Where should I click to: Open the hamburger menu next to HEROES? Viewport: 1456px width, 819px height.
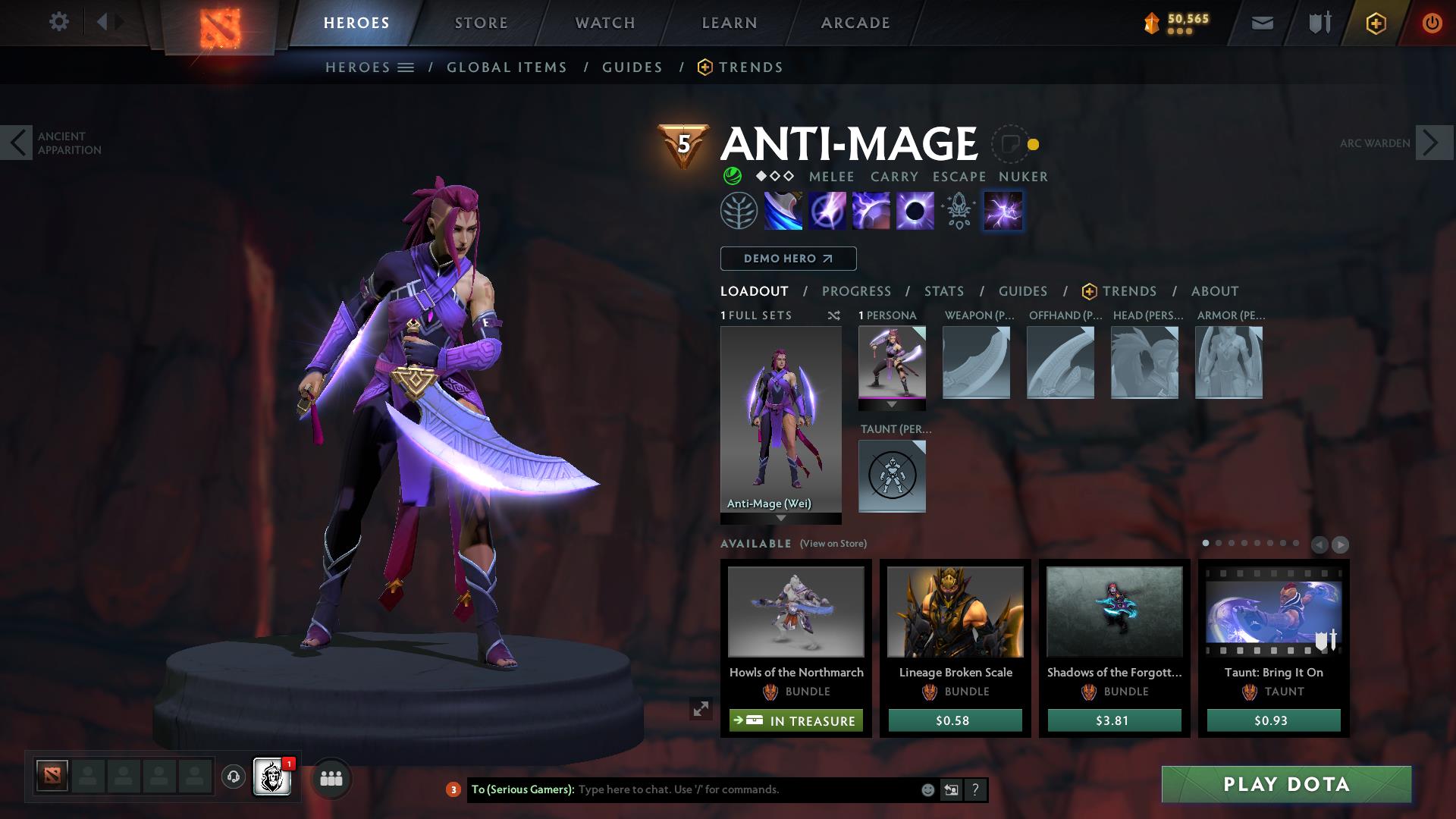407,67
